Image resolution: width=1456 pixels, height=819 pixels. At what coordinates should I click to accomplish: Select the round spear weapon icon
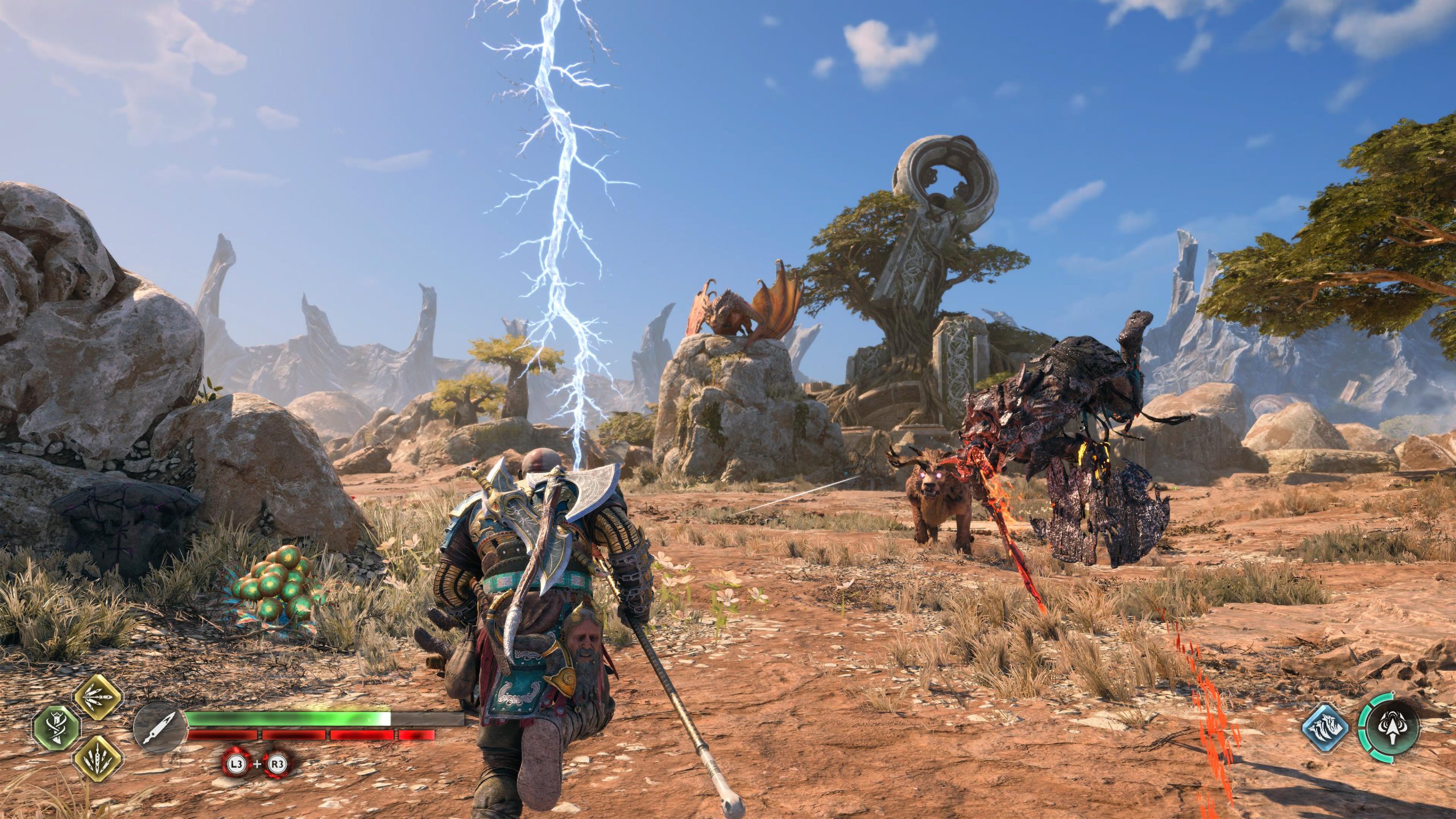[x=160, y=727]
